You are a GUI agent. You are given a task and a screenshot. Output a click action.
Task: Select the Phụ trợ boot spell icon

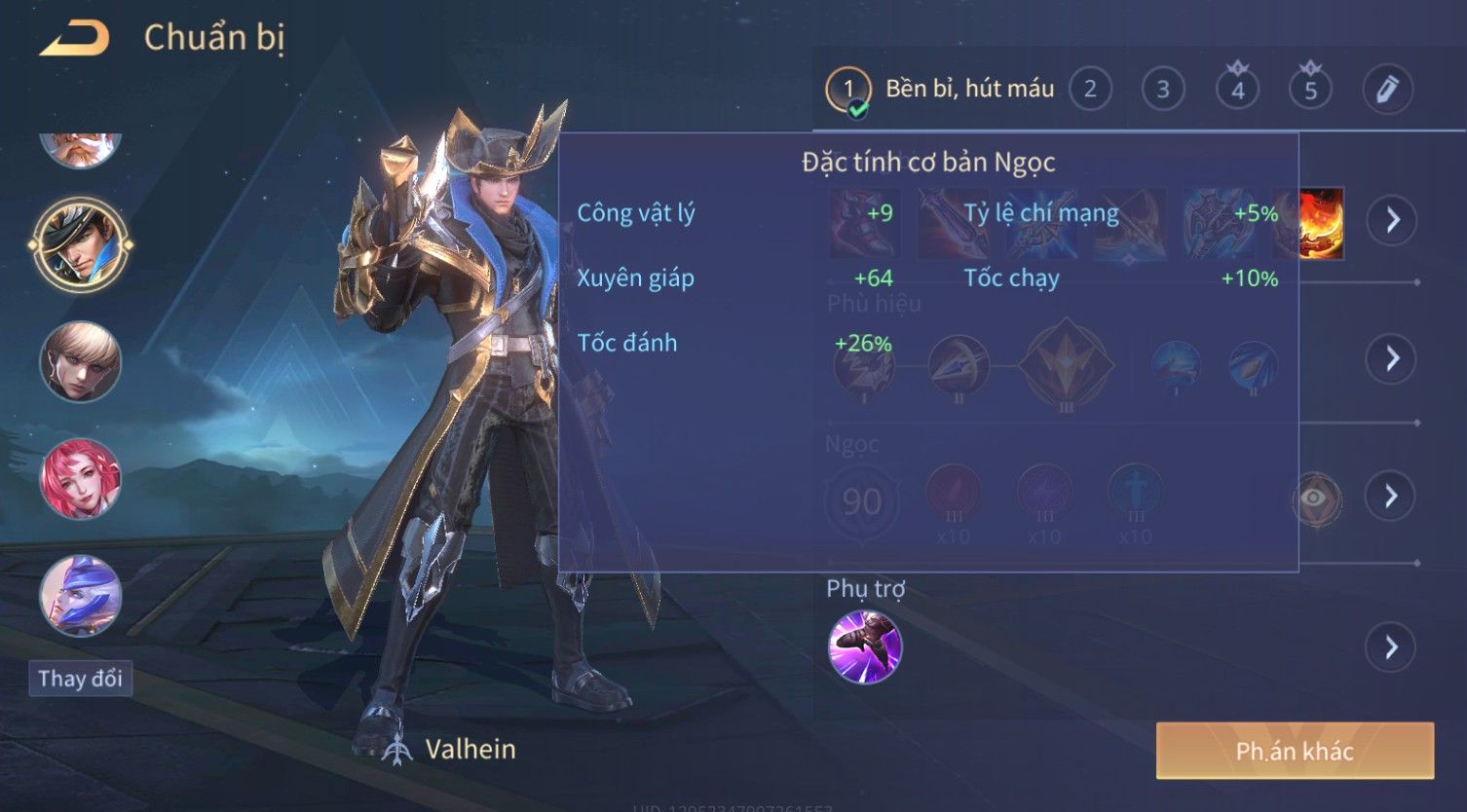coord(864,646)
